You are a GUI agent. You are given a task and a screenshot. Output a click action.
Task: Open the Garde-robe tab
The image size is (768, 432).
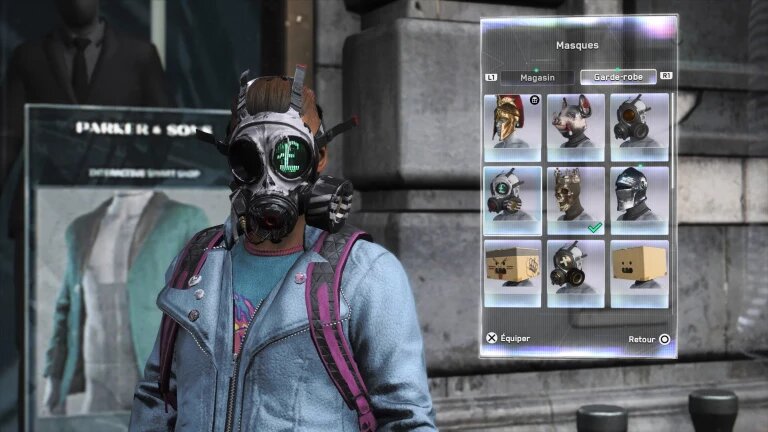point(617,77)
